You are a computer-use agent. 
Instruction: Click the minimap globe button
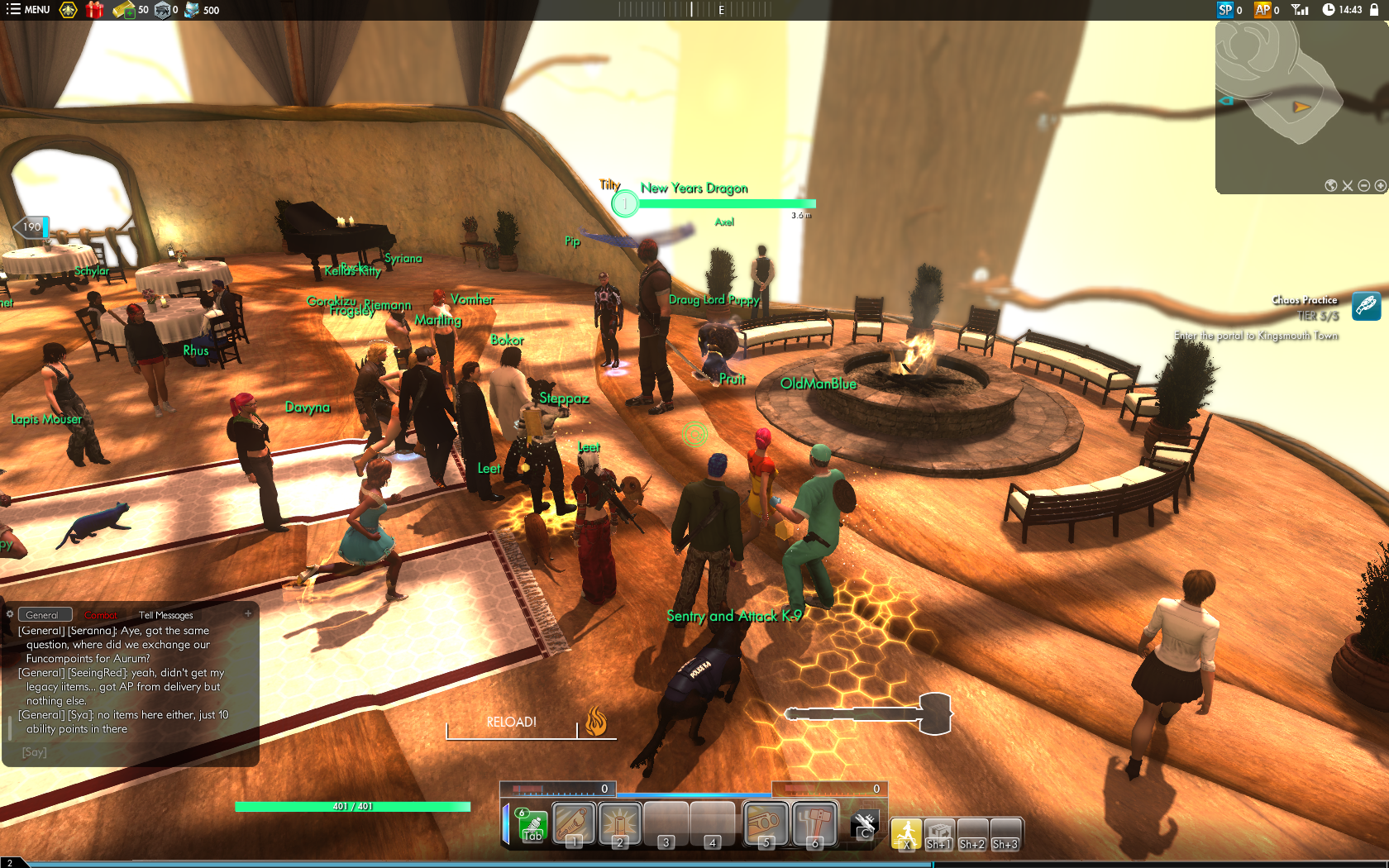tap(1331, 185)
